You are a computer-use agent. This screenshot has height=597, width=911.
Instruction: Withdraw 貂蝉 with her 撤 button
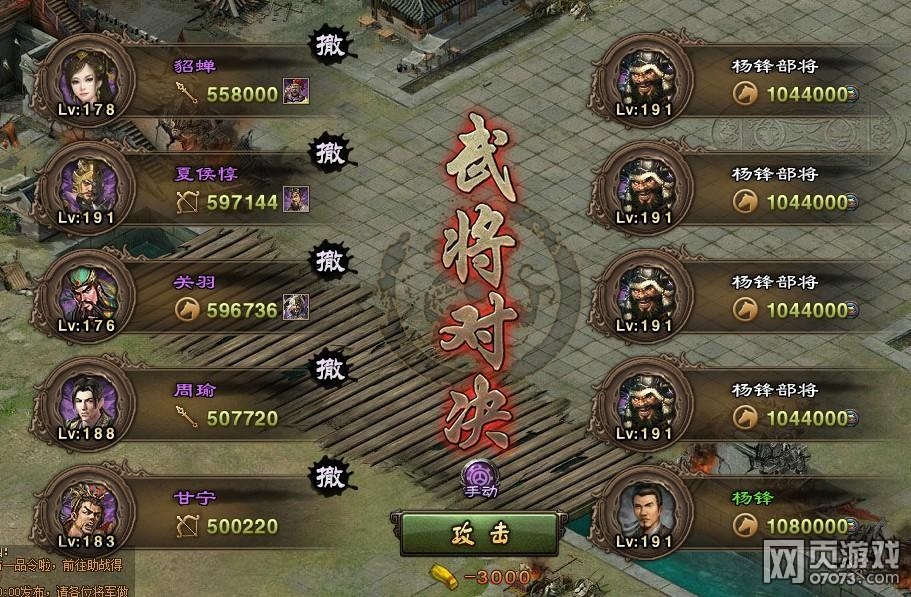(x=328, y=46)
